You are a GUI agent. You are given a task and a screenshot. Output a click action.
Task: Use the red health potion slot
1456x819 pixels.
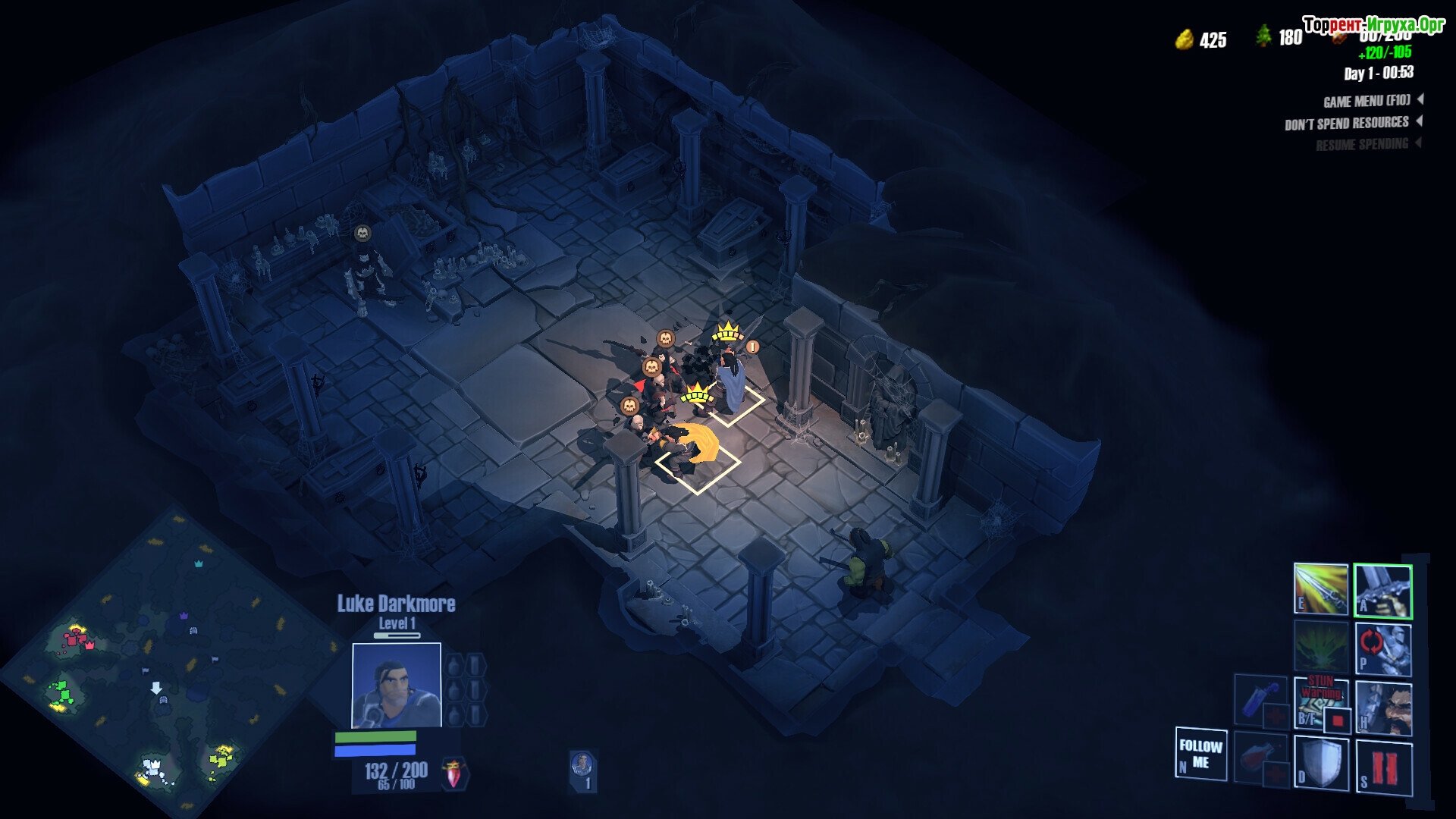click(x=1260, y=757)
